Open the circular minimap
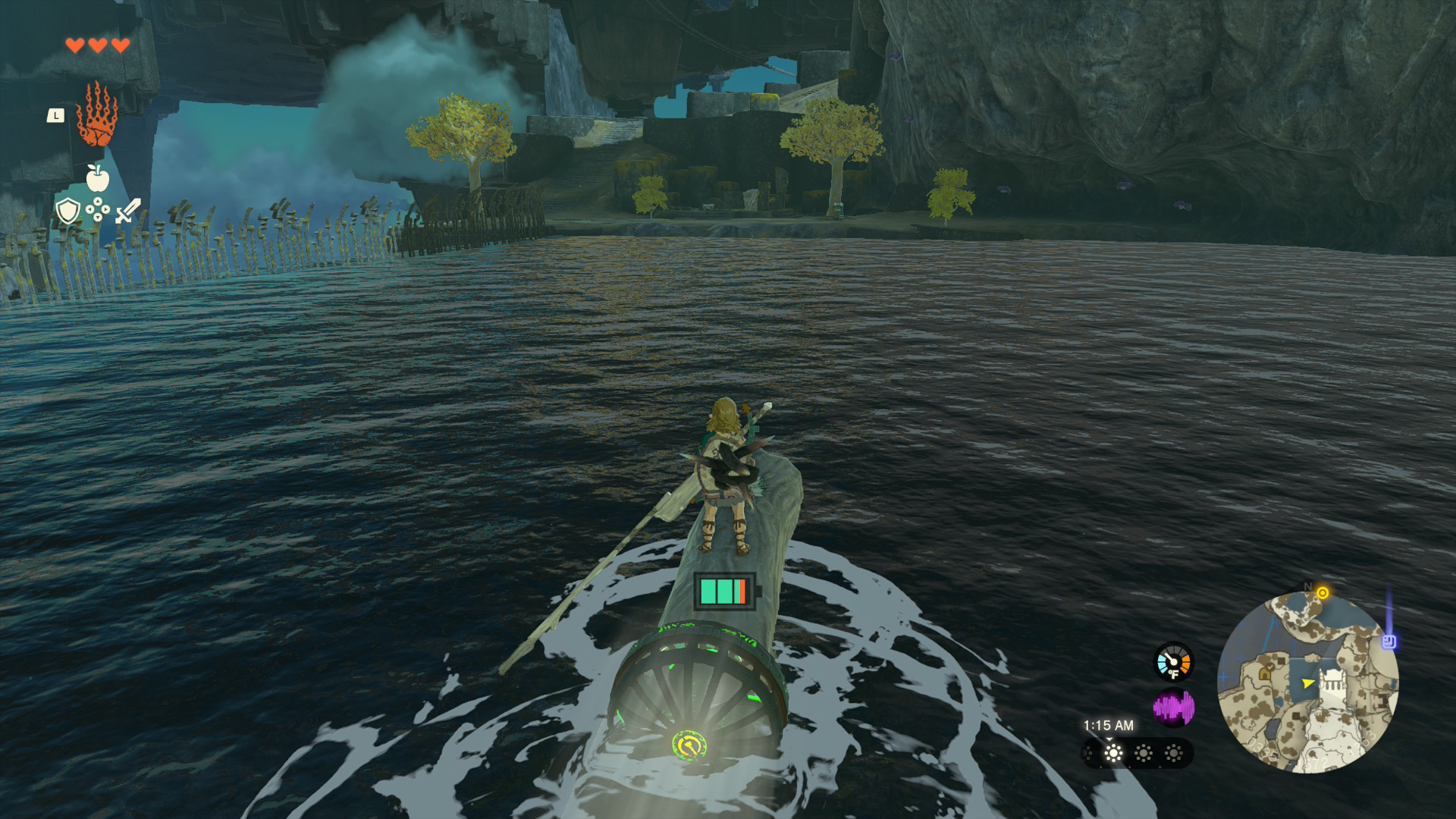Viewport: 1456px width, 819px height. pyautogui.click(x=1307, y=682)
